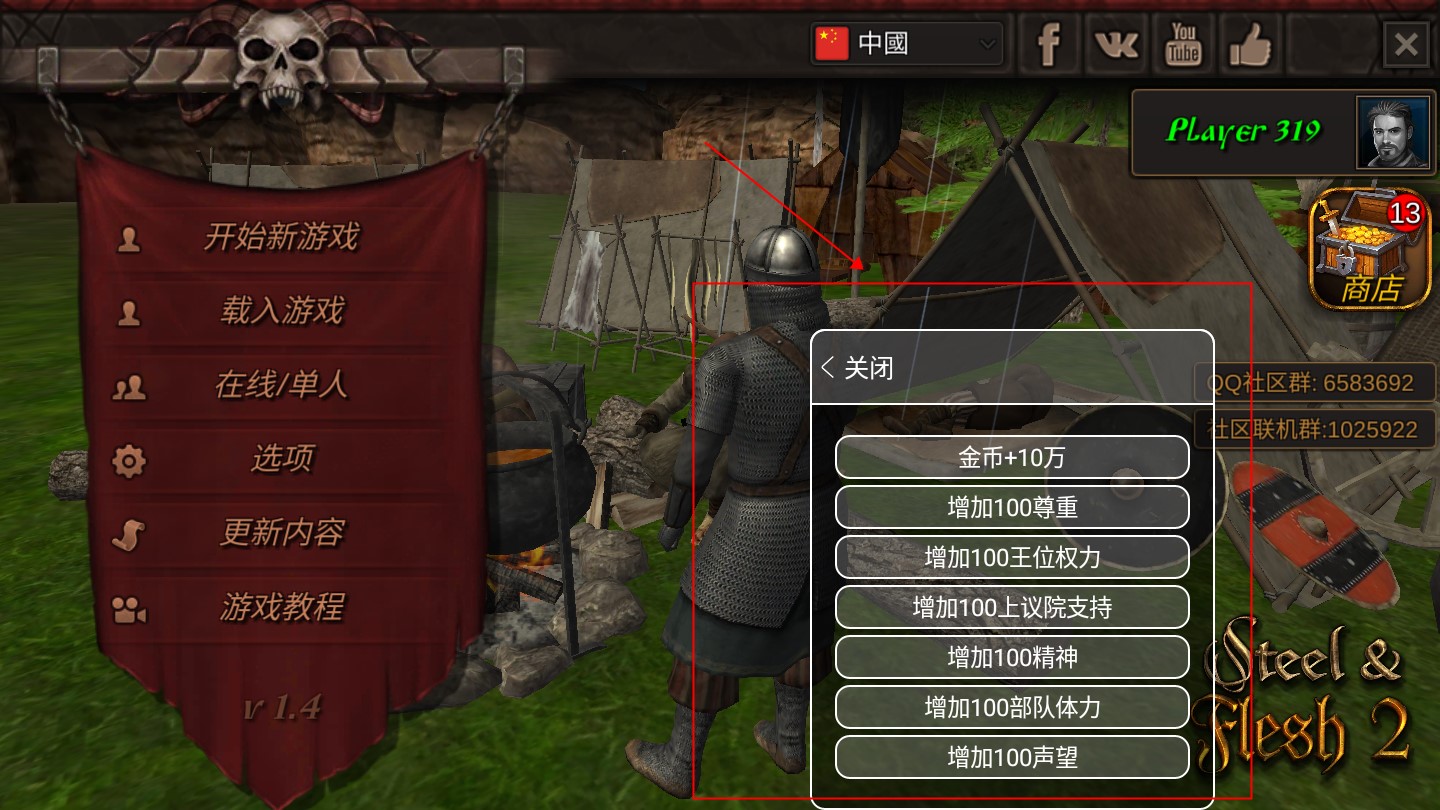Click the VK social icon
Image resolution: width=1440 pixels, height=810 pixels.
click(x=1115, y=44)
